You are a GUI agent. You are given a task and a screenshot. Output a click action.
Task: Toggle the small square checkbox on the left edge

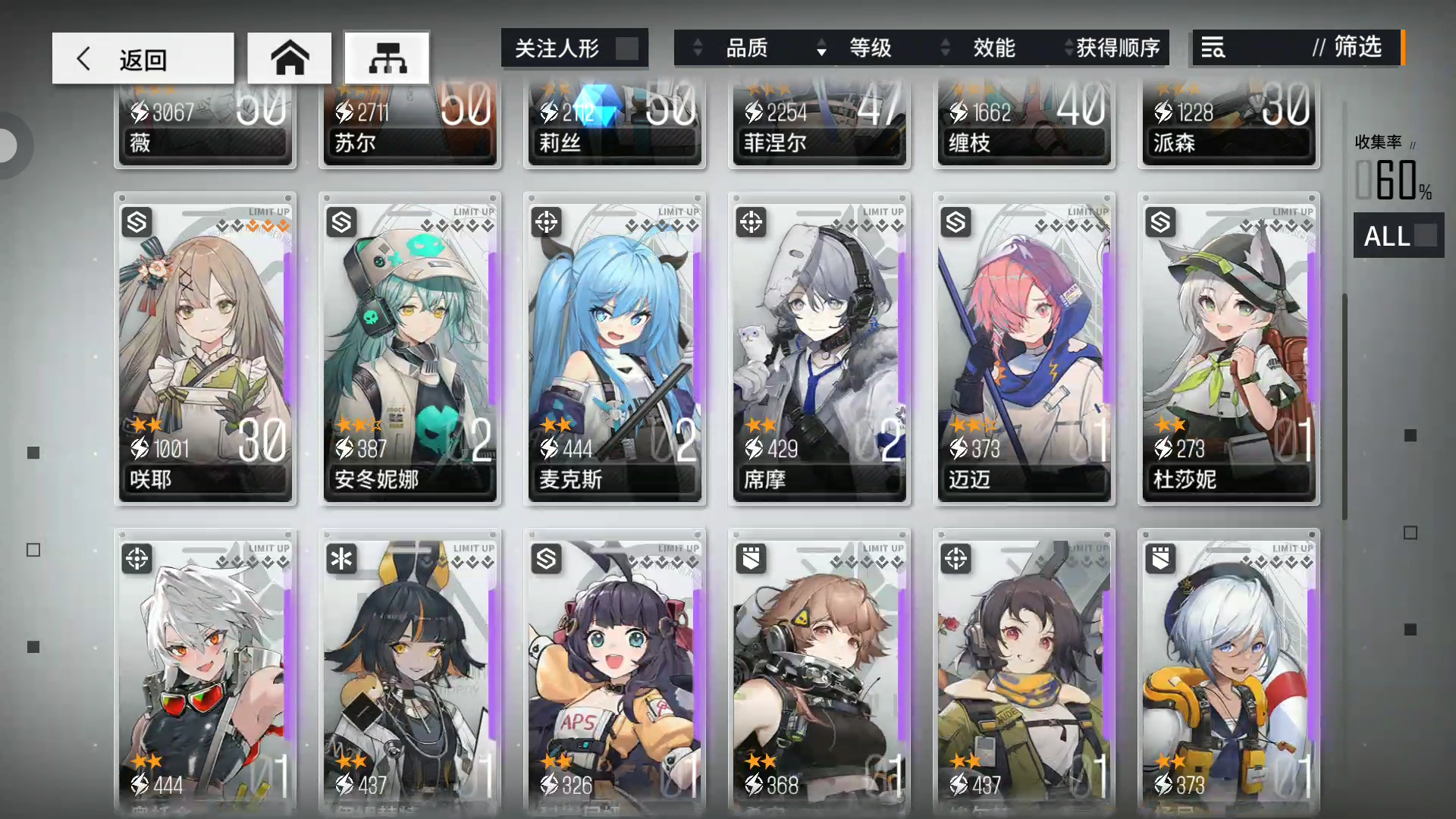click(x=33, y=550)
